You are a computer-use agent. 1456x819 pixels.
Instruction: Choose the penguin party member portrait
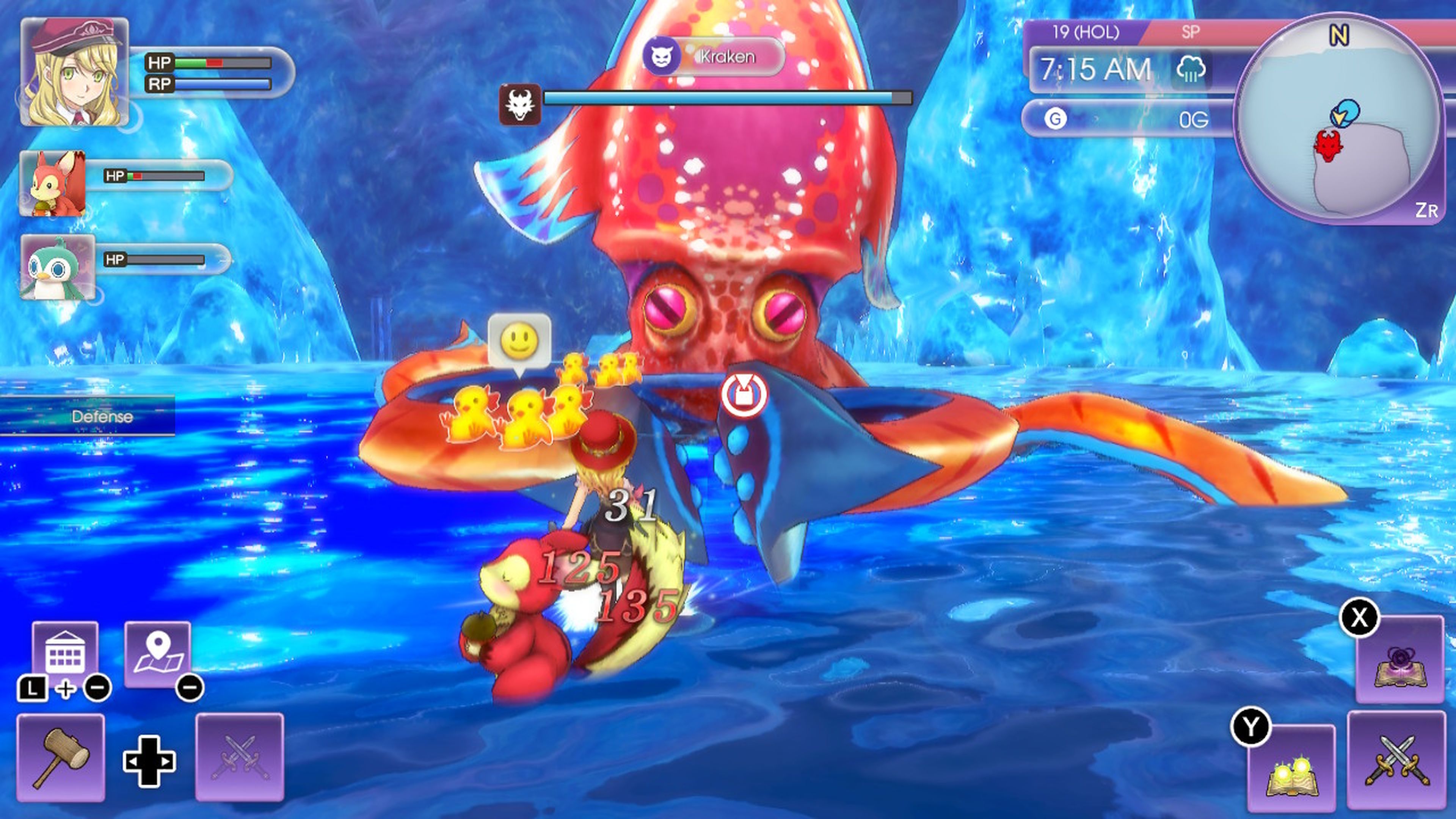[58, 267]
